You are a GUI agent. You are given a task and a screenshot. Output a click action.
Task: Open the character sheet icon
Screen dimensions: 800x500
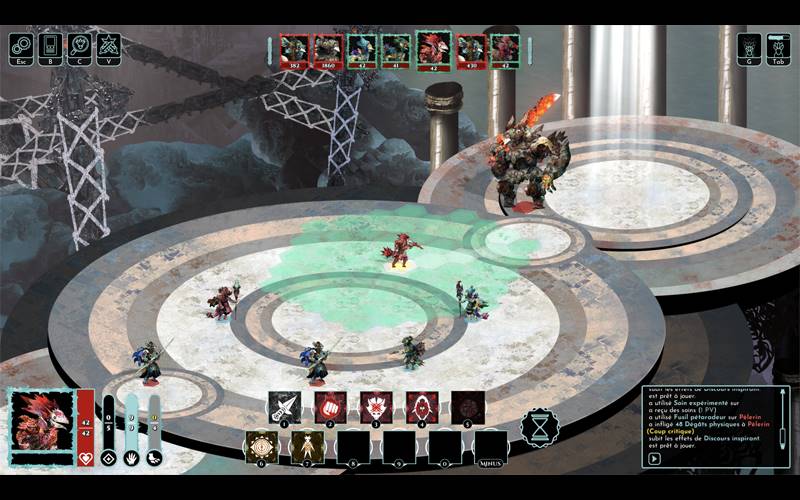[x=79, y=46]
